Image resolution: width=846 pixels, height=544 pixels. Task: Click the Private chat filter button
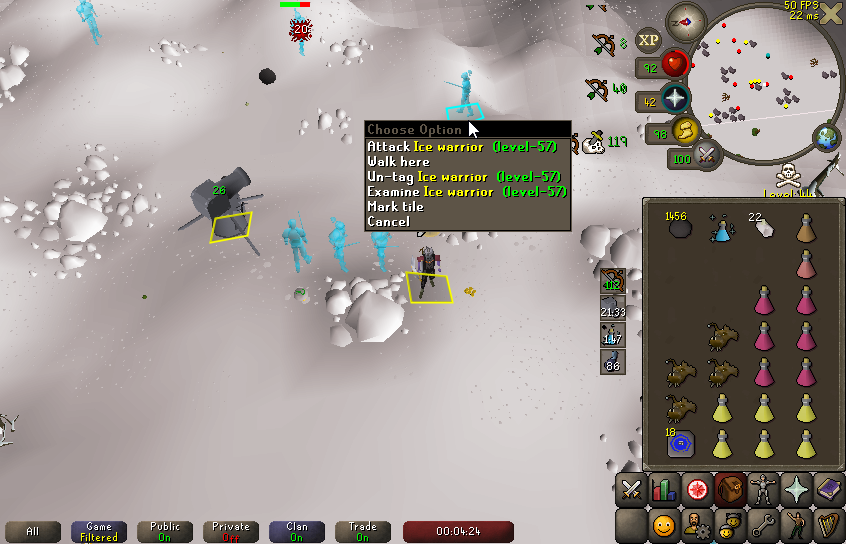231,531
